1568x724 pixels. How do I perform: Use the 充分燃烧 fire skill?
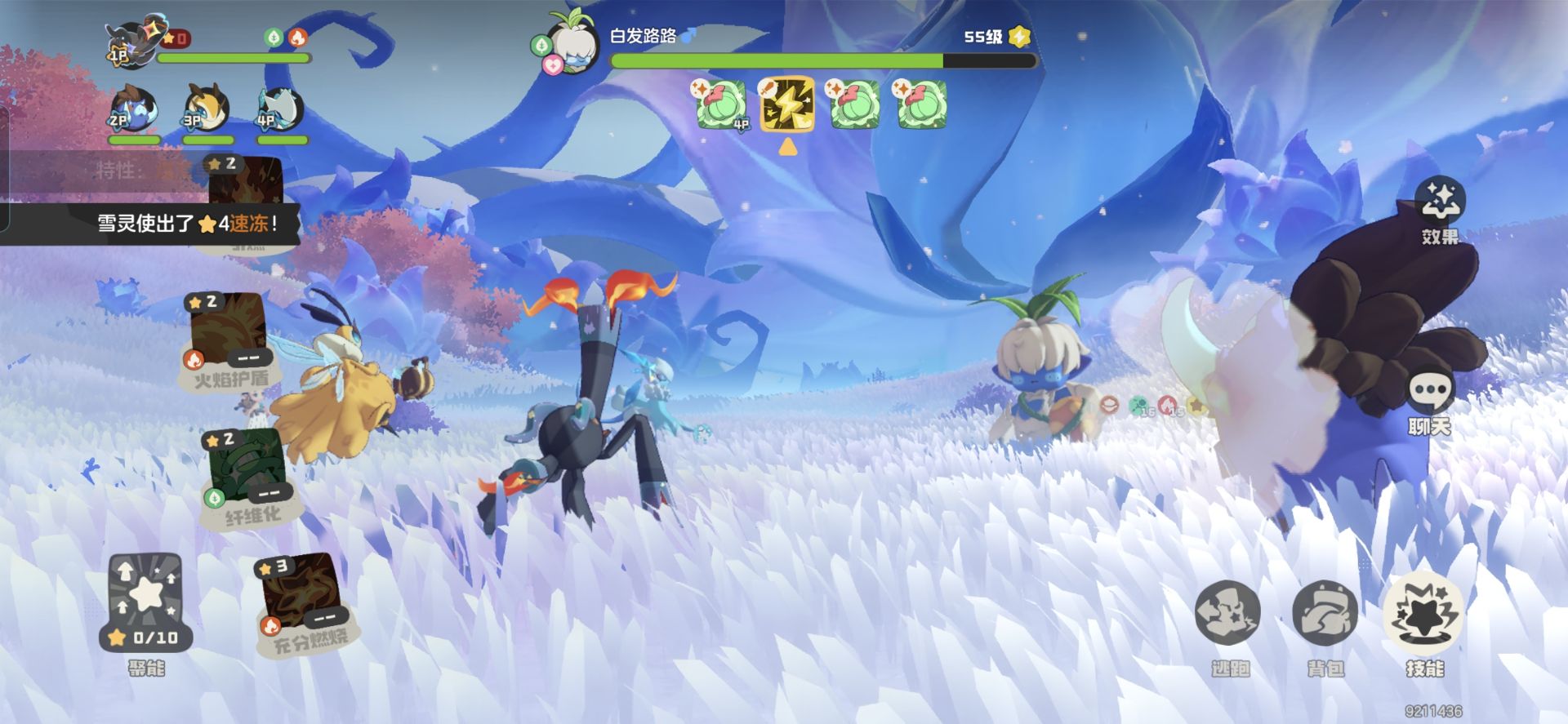[x=301, y=599]
